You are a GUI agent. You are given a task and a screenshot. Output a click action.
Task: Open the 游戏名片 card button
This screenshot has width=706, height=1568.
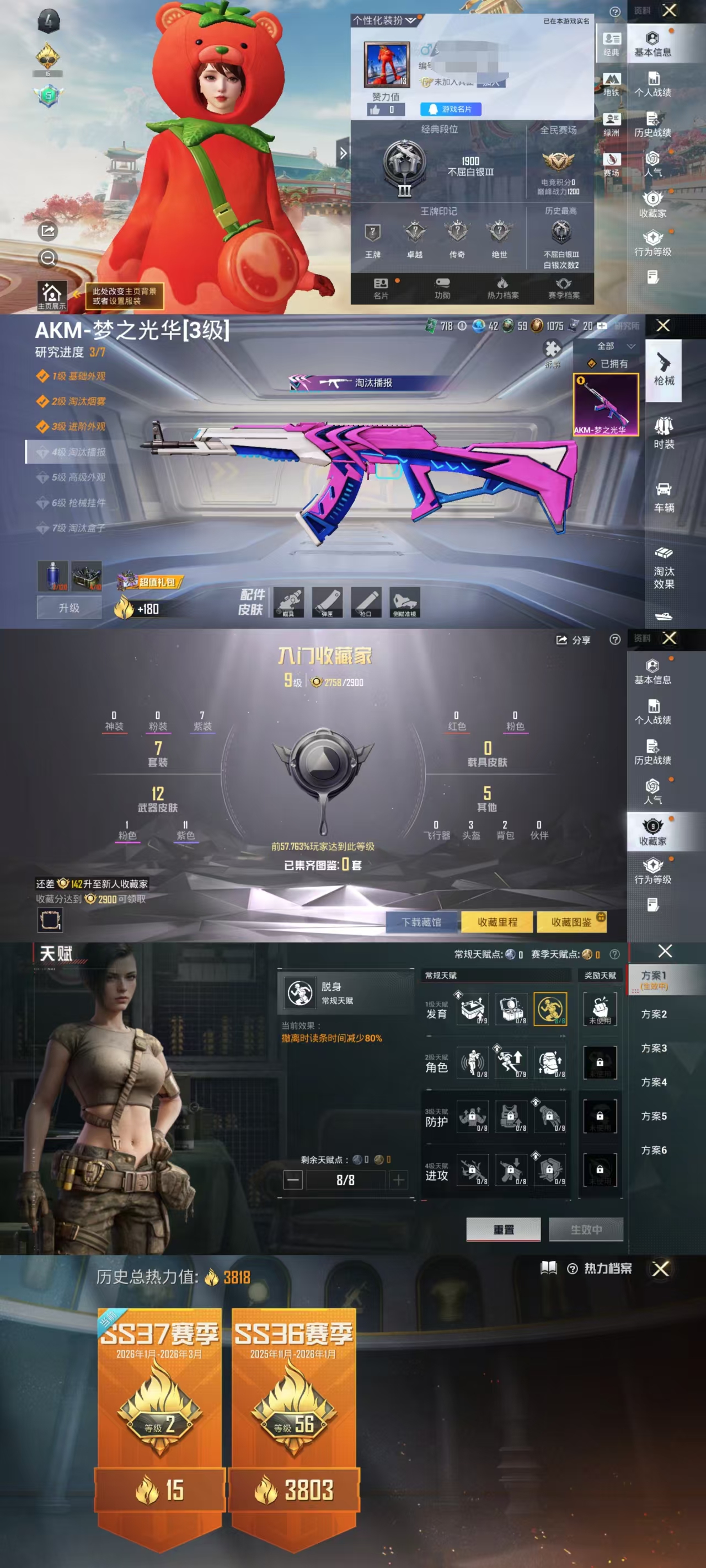[x=451, y=109]
